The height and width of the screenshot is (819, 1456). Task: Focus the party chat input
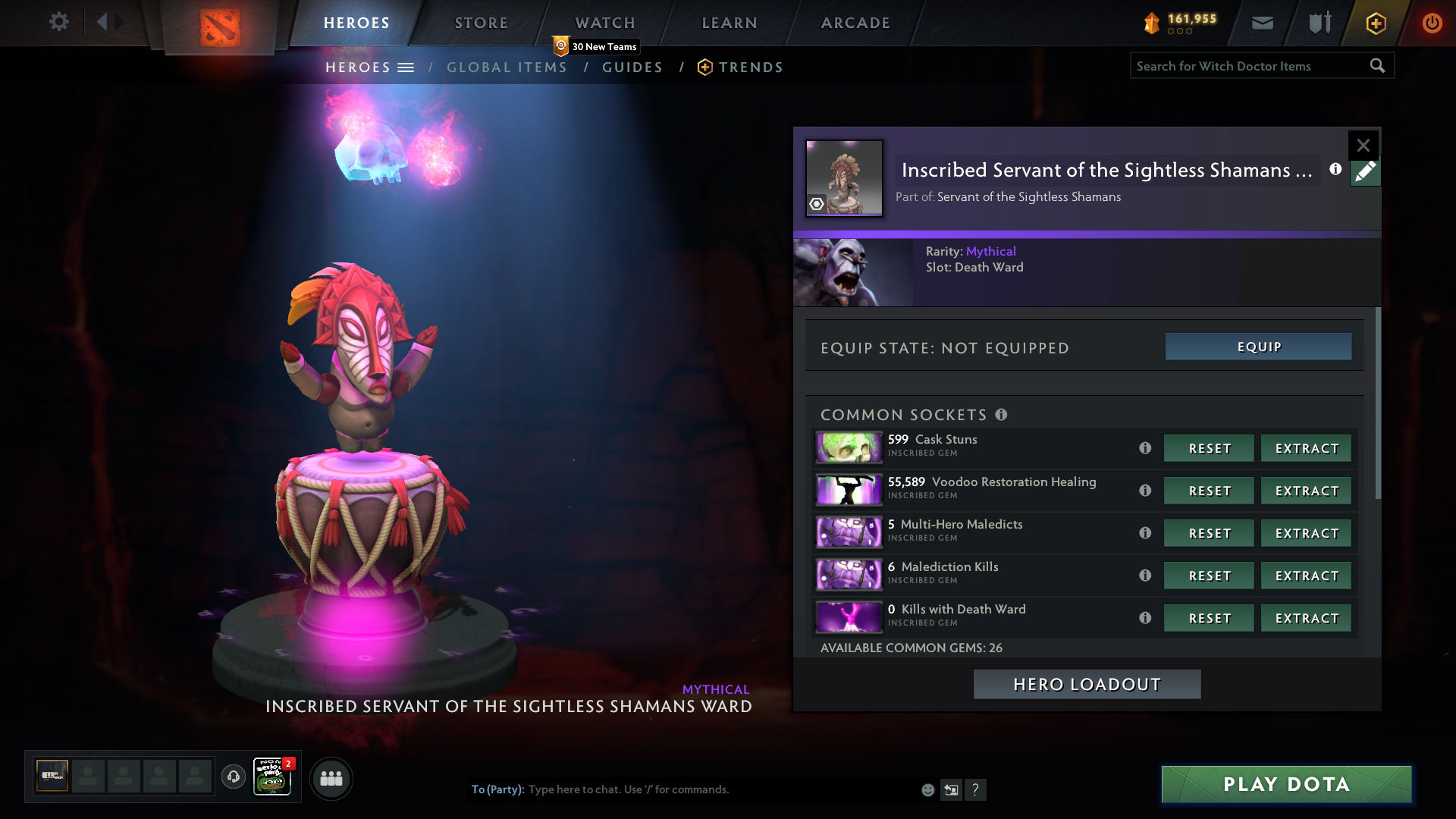pyautogui.click(x=720, y=789)
